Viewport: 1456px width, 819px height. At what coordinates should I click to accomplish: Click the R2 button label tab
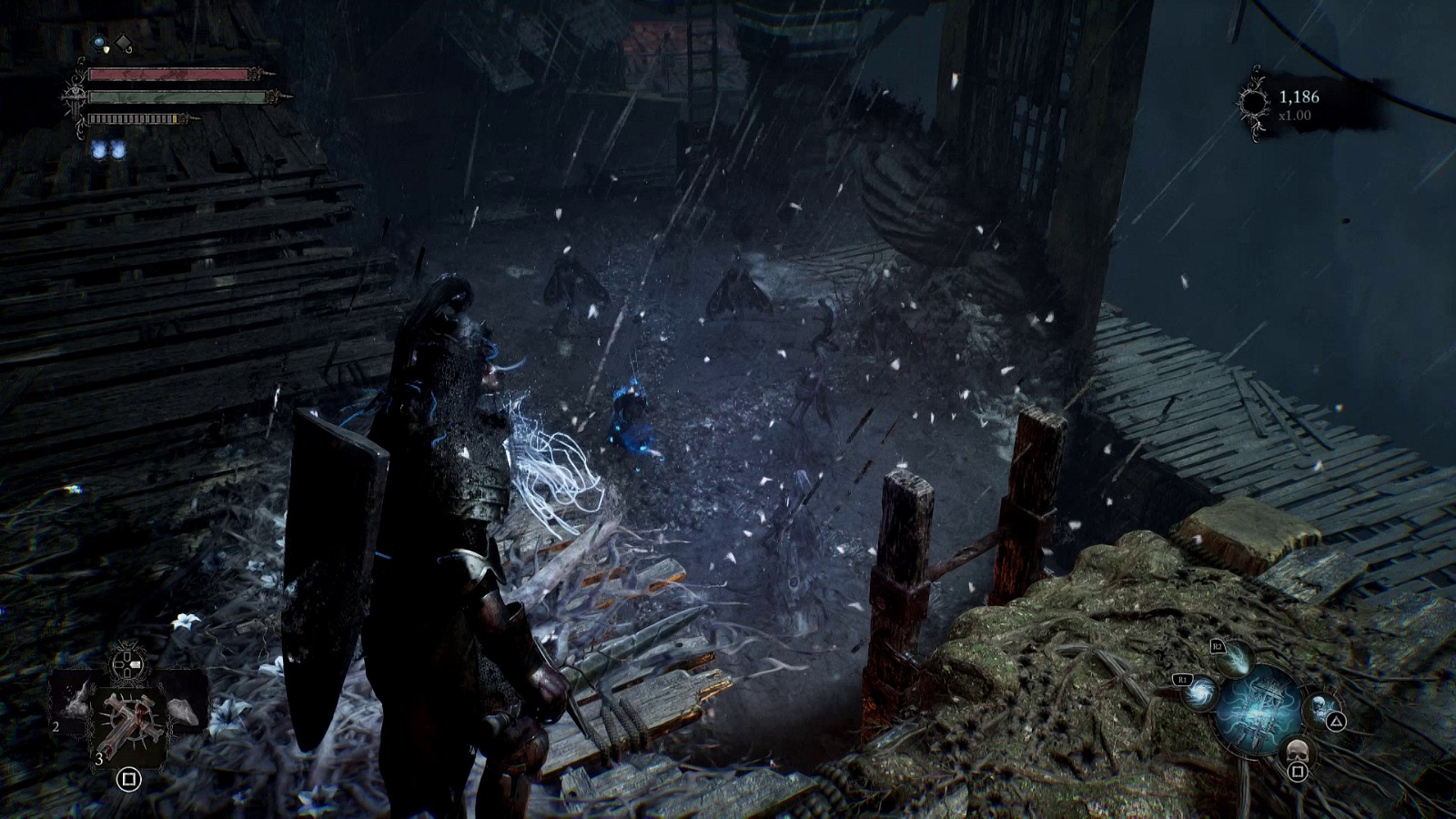pyautogui.click(x=1218, y=647)
